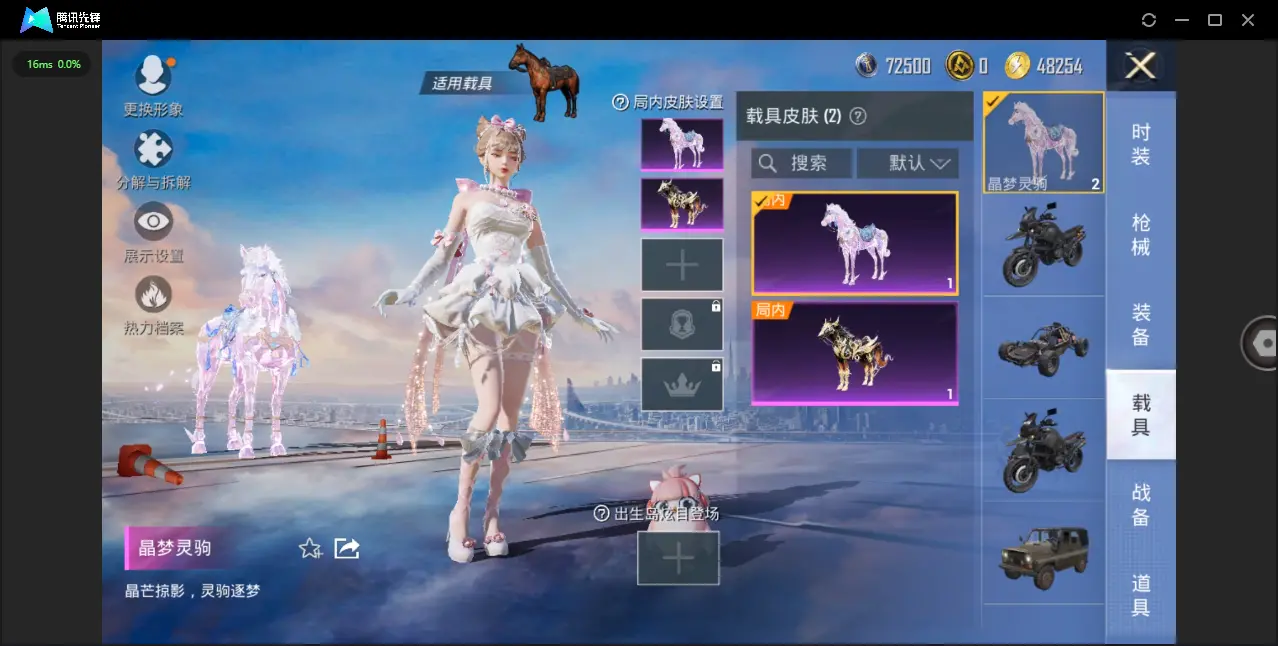
Task: Click the 搜索 search box
Action: pos(802,163)
